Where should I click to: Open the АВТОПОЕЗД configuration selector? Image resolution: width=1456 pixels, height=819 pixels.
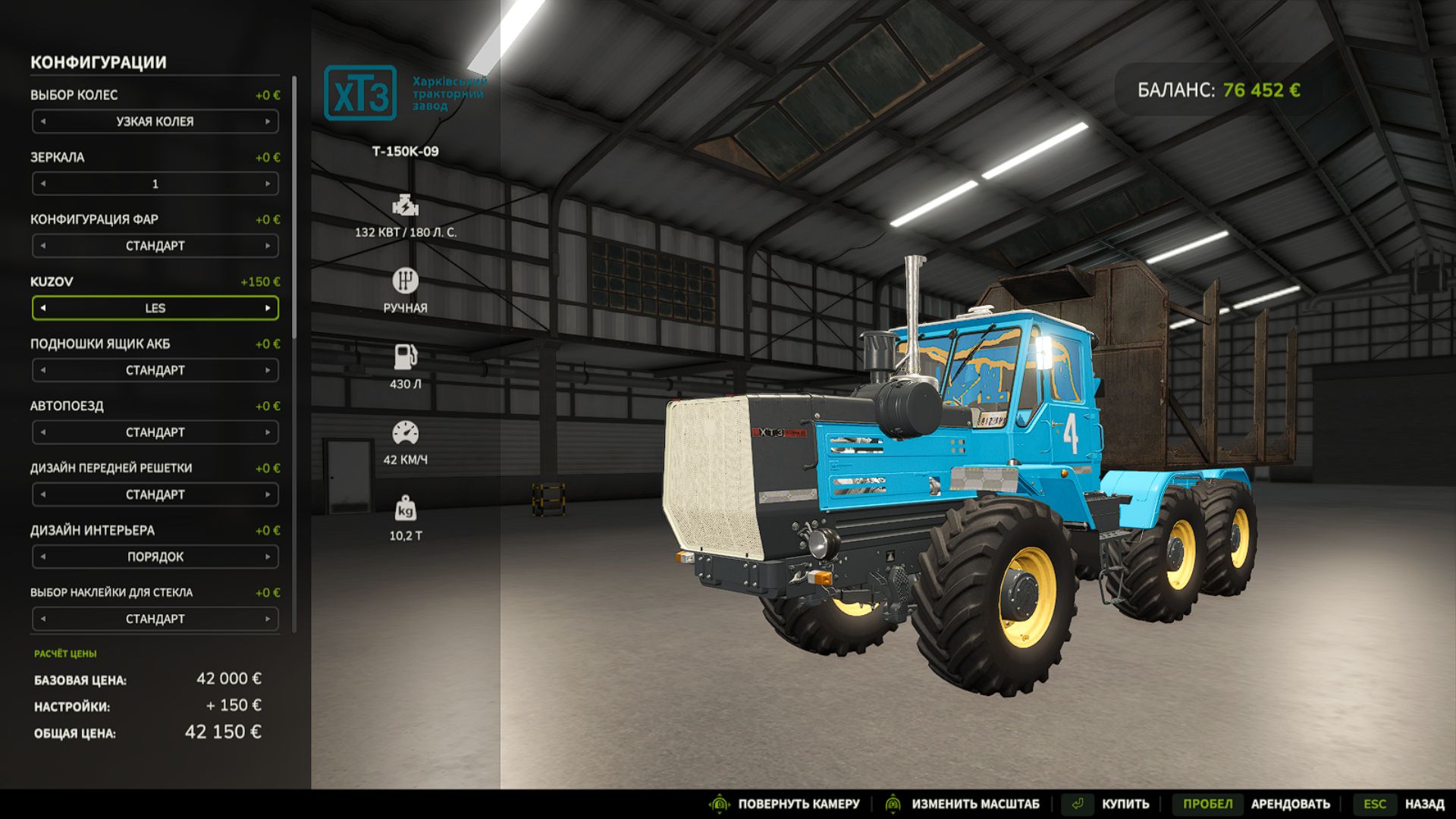click(x=155, y=432)
